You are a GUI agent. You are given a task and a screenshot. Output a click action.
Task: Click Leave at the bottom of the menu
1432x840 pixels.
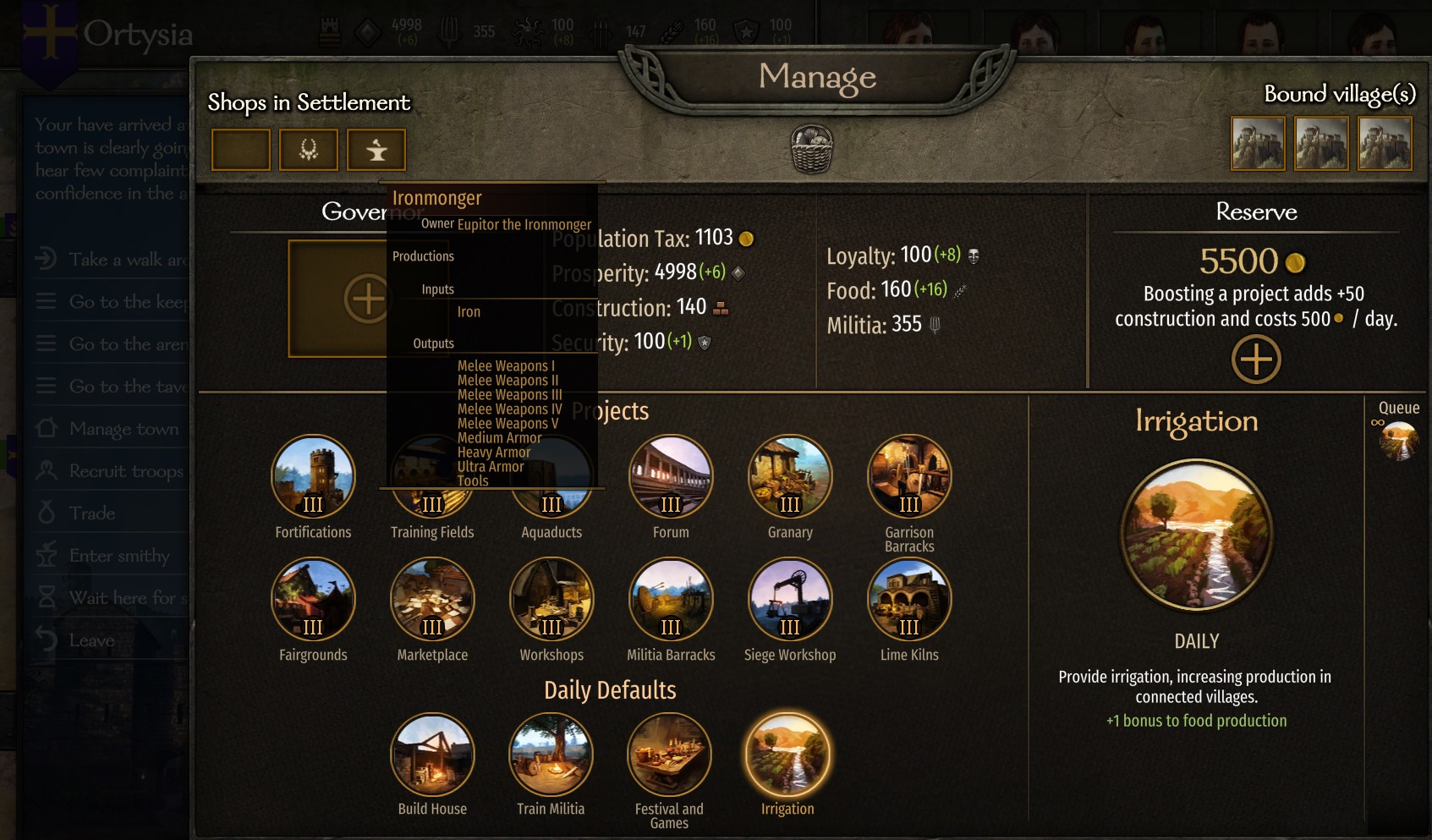pyautogui.click(x=93, y=640)
